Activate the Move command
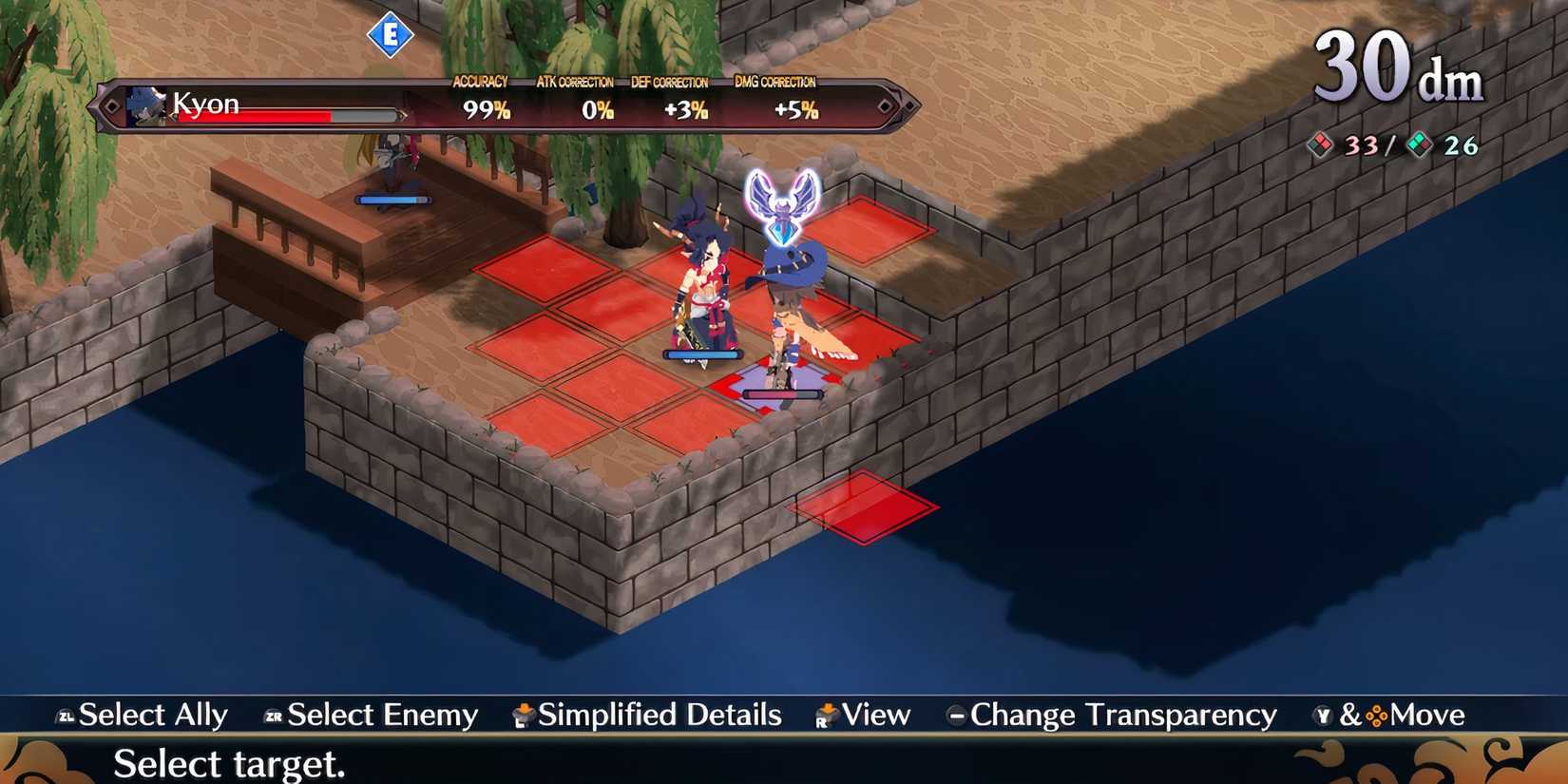The height and width of the screenshot is (784, 1568). click(x=1425, y=715)
